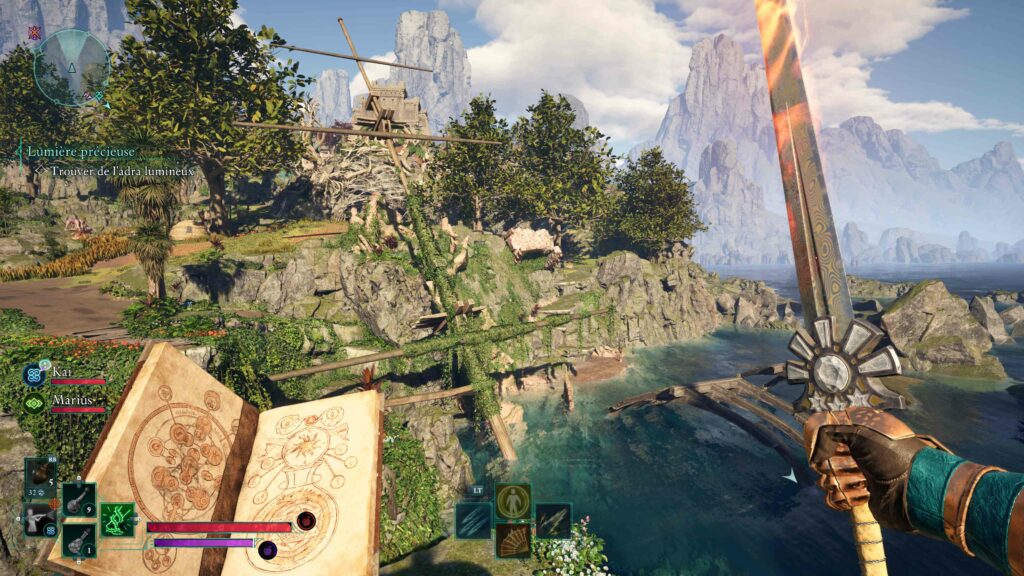Activate the fan-shaped ability icon
Screen dimensions: 1024x576
[x=513, y=541]
